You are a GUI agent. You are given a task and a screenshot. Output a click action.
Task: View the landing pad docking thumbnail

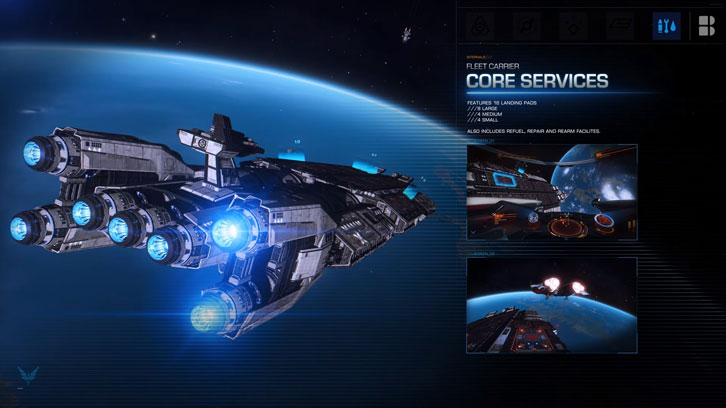[x=551, y=190]
